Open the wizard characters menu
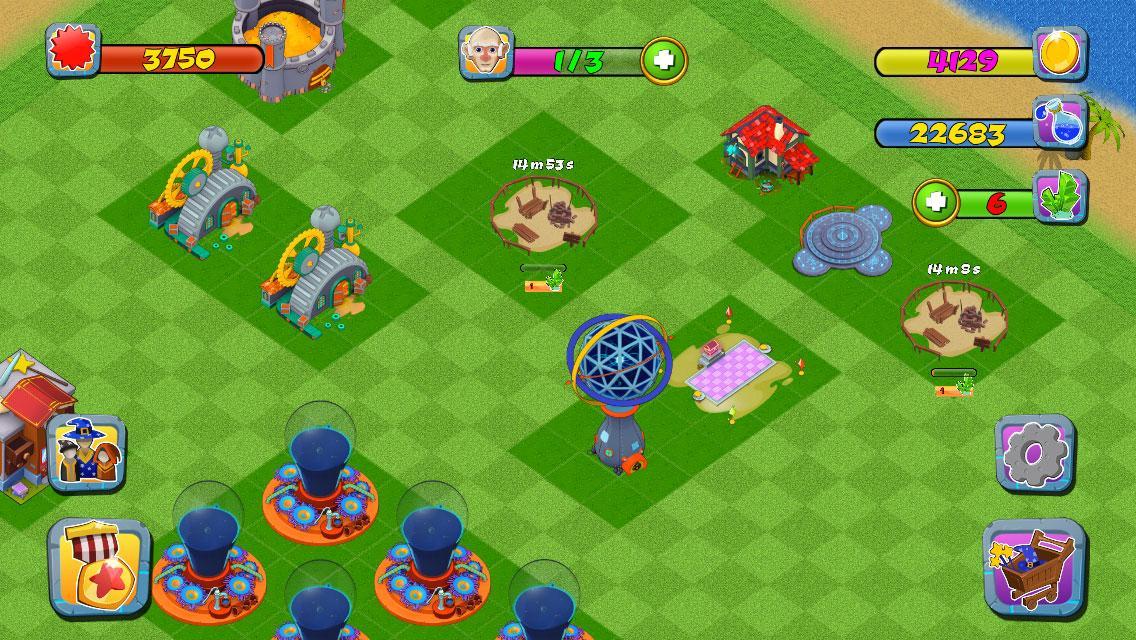1136x640 pixels. (87, 454)
